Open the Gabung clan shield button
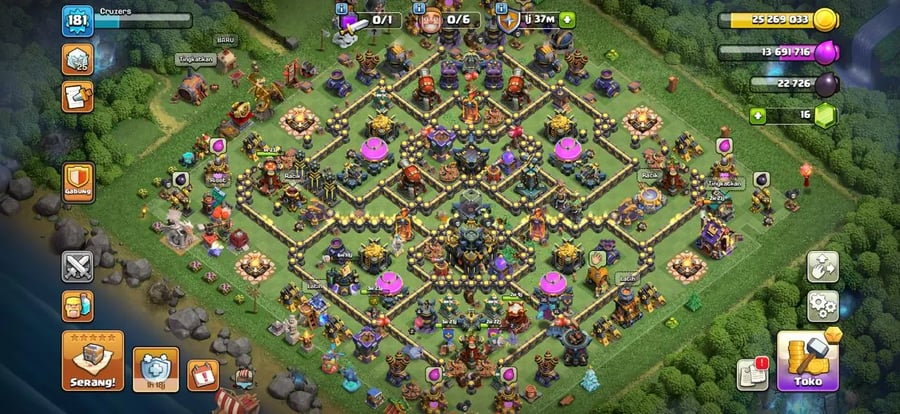Viewport: 900px width, 414px height. coord(78,183)
